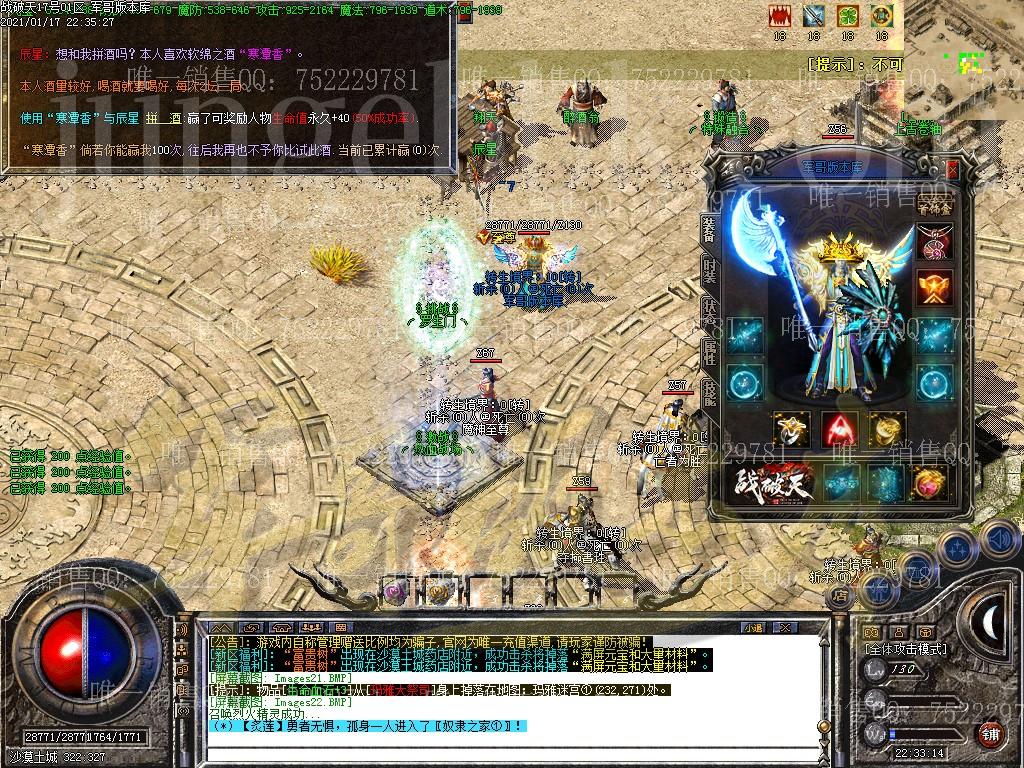Click the green clover buff icon
Image resolution: width=1024 pixels, height=768 pixels.
point(848,16)
